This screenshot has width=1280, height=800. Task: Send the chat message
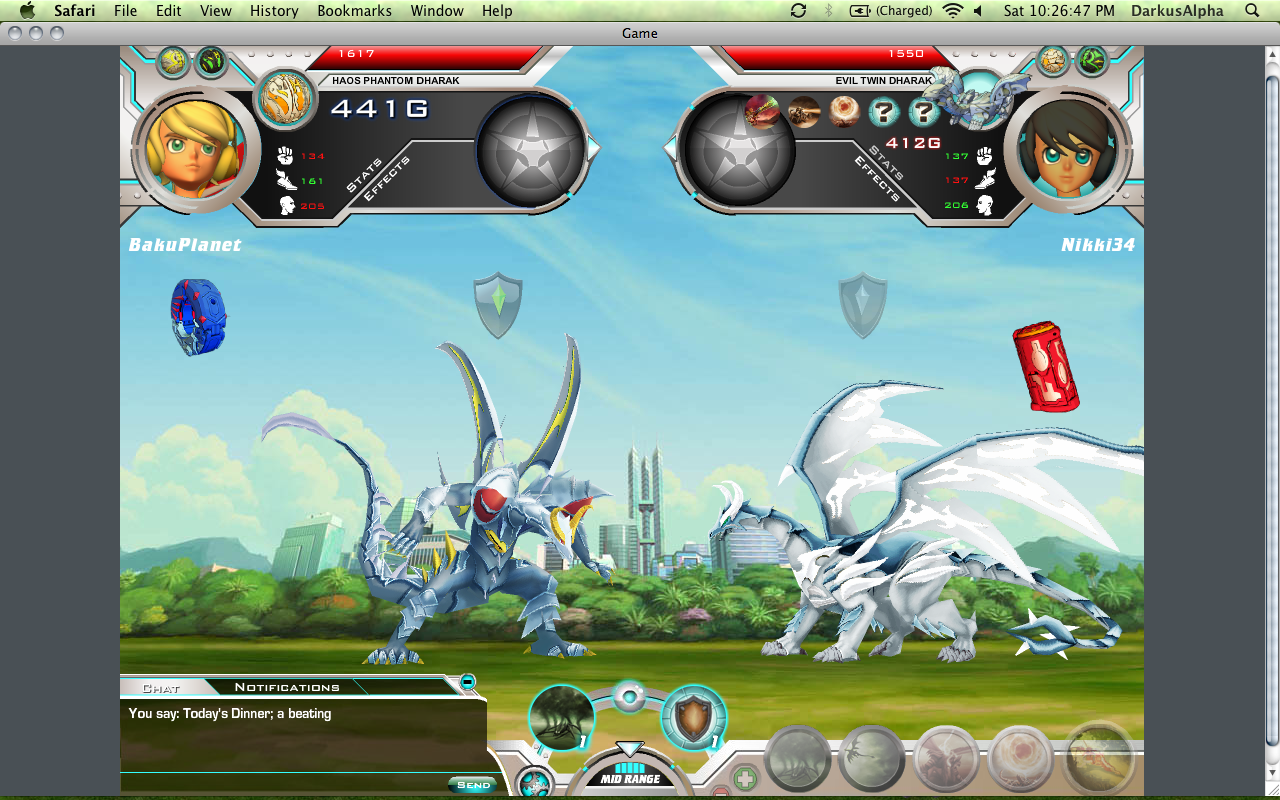click(472, 785)
